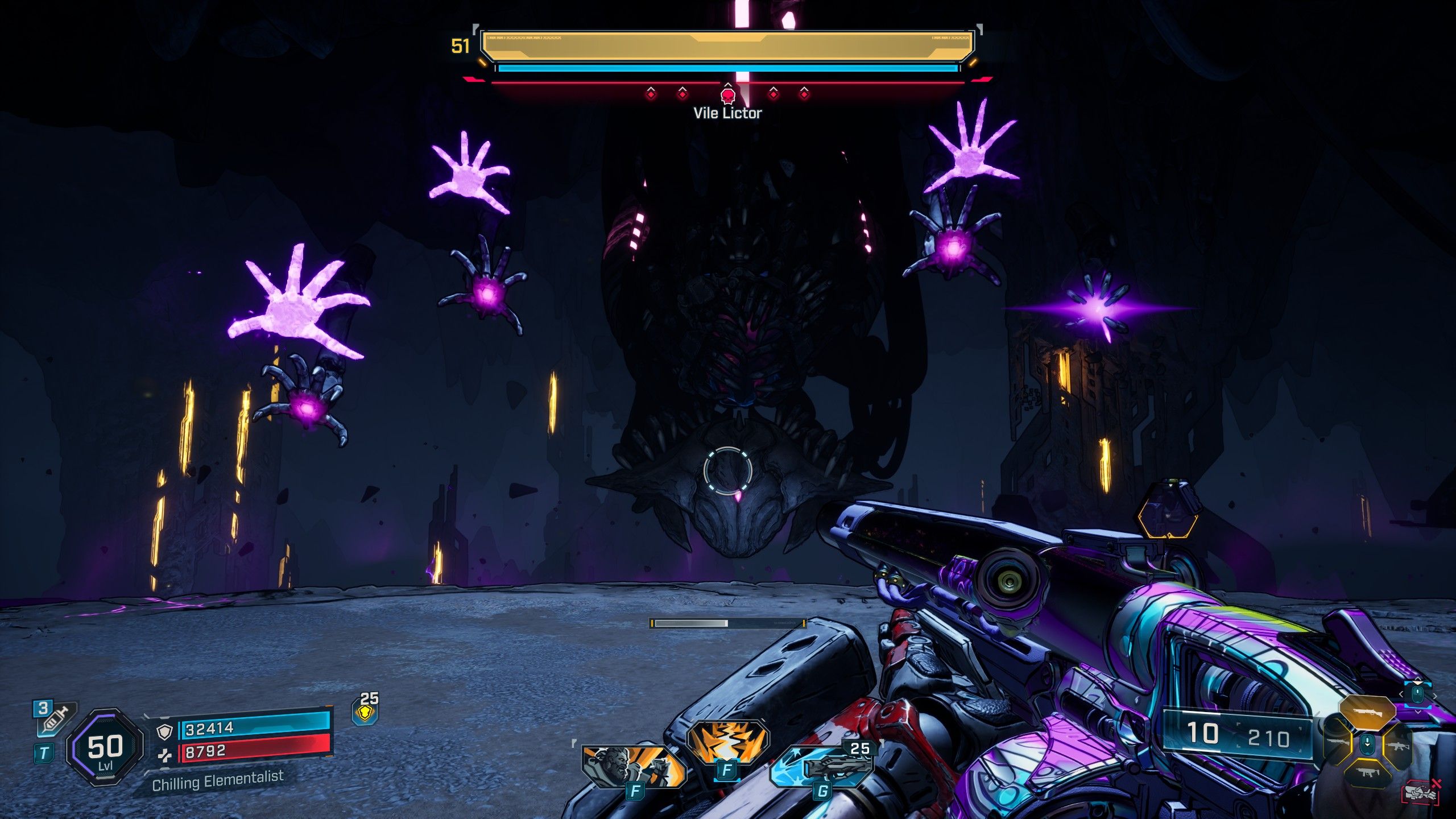Fire the blue heavy weapon ordnance
This screenshot has height=819, width=1456.
point(822,766)
